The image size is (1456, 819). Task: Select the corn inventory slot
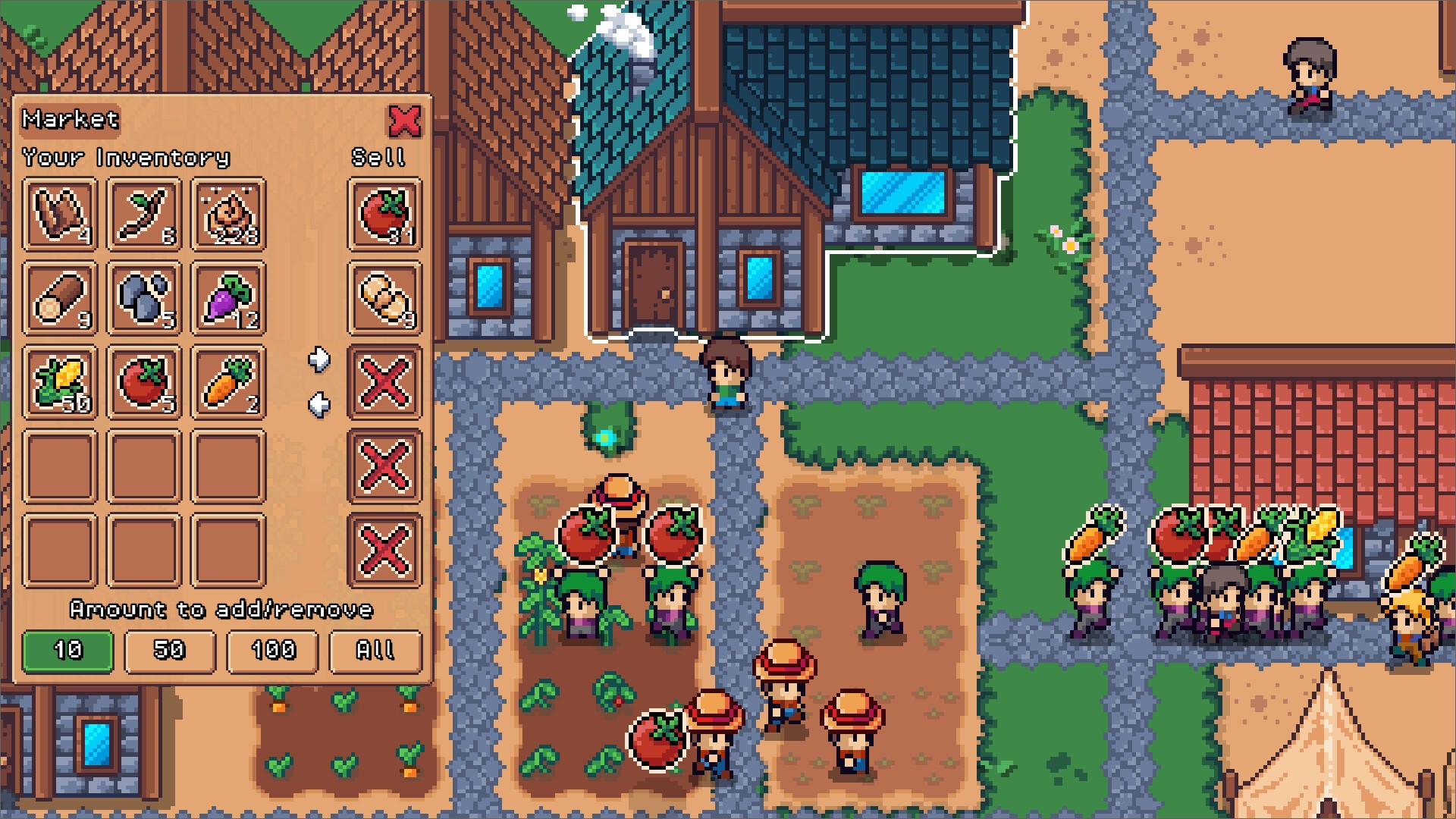[60, 383]
